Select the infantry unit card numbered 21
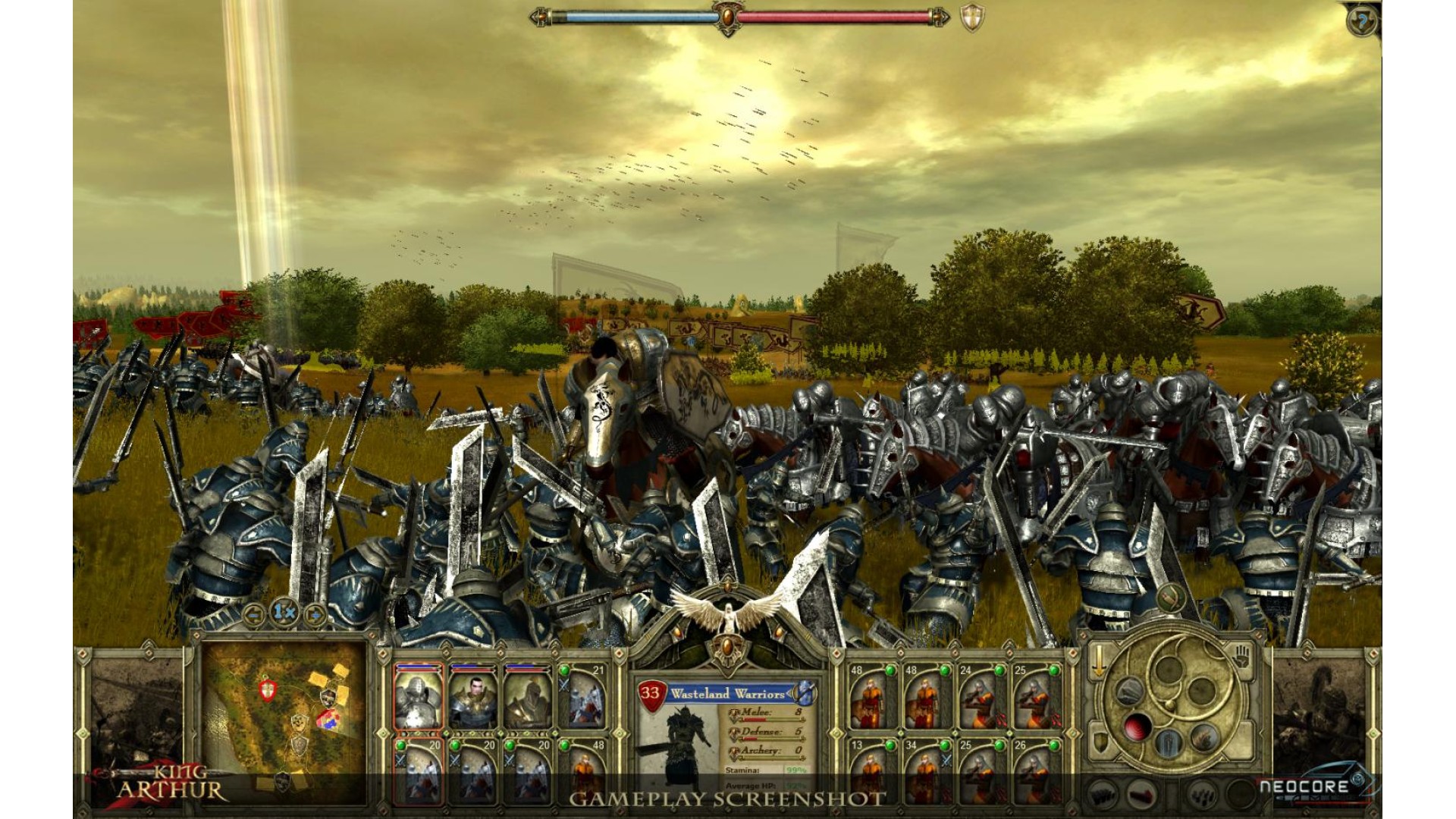Screen dimensions: 1456x819 coord(584,698)
